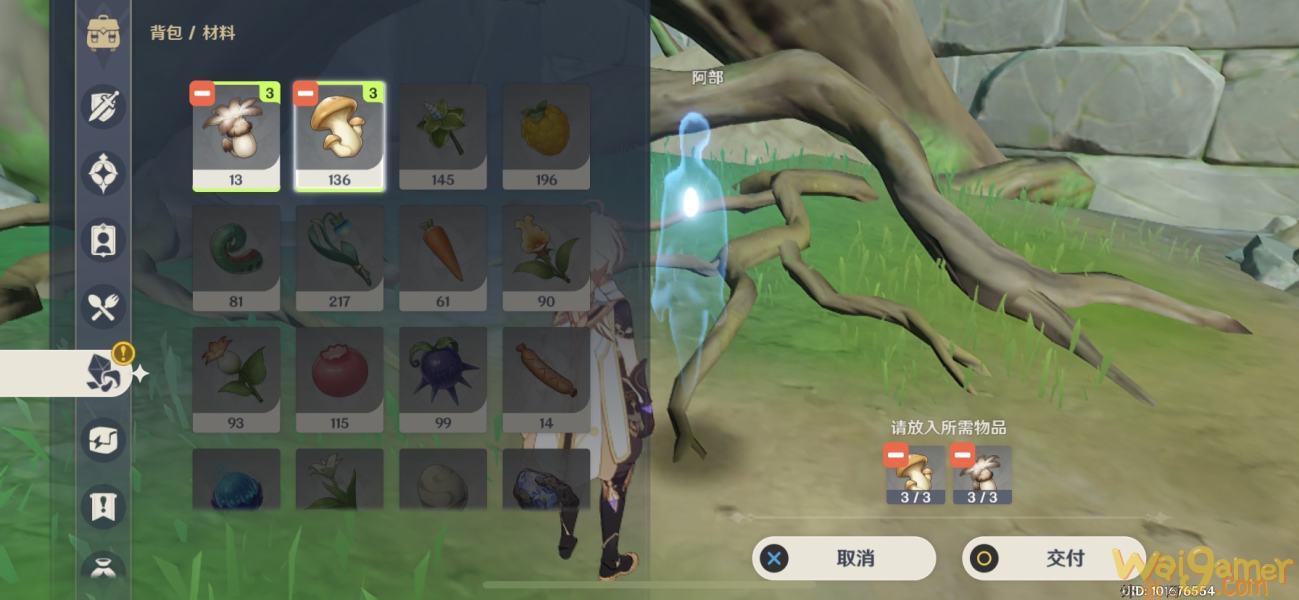Select the white flower item with count 93
Image resolution: width=1299 pixels, height=600 pixels.
click(x=236, y=378)
